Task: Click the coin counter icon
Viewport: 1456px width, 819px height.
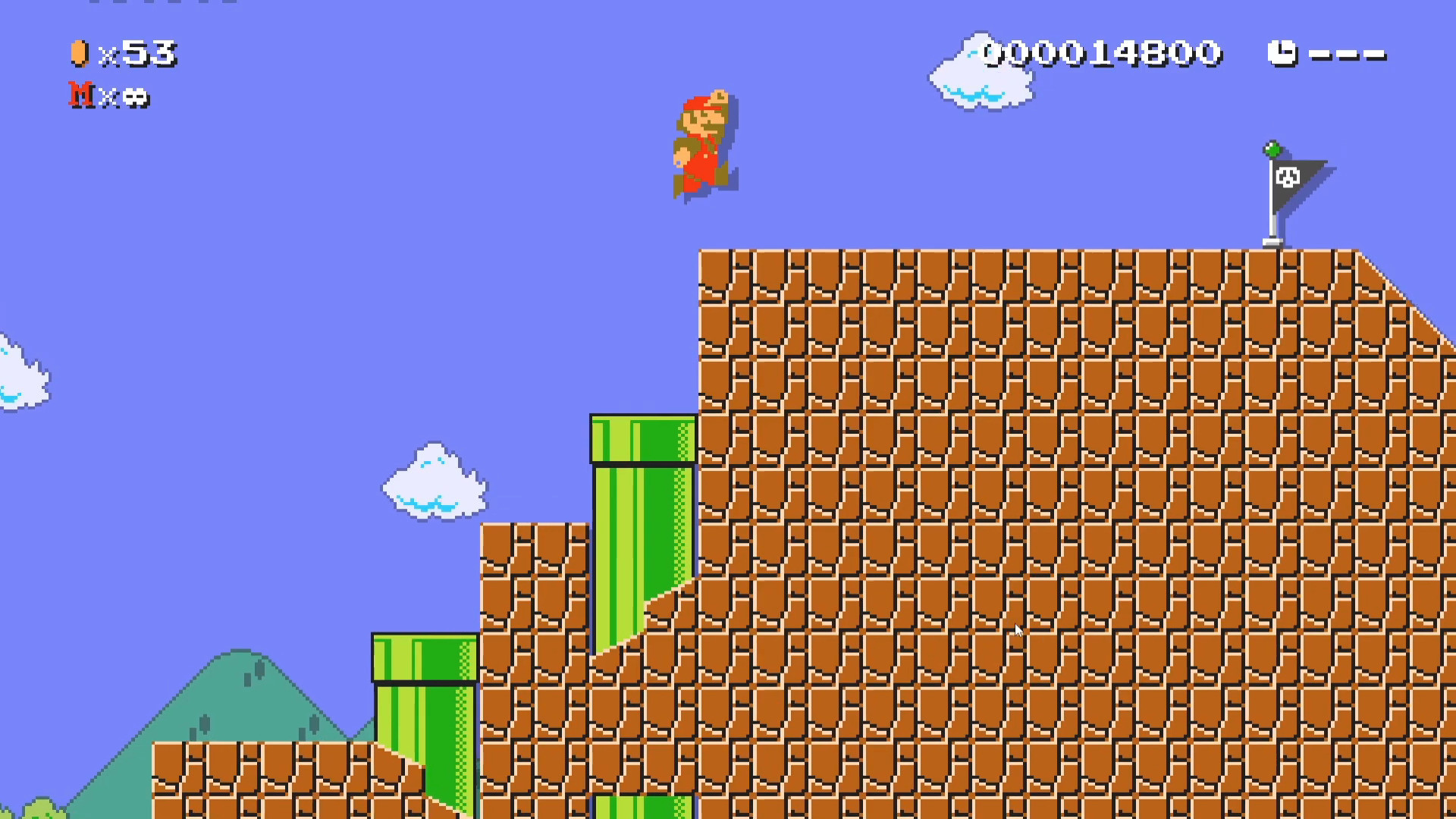Action: point(79,53)
